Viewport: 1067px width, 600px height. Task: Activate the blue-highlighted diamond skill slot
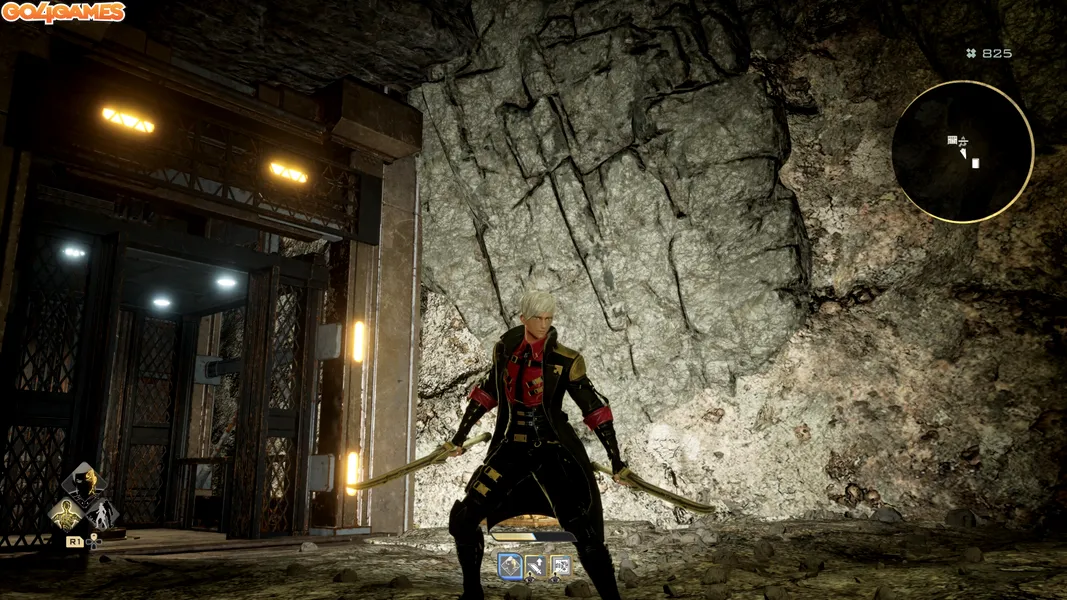[509, 566]
